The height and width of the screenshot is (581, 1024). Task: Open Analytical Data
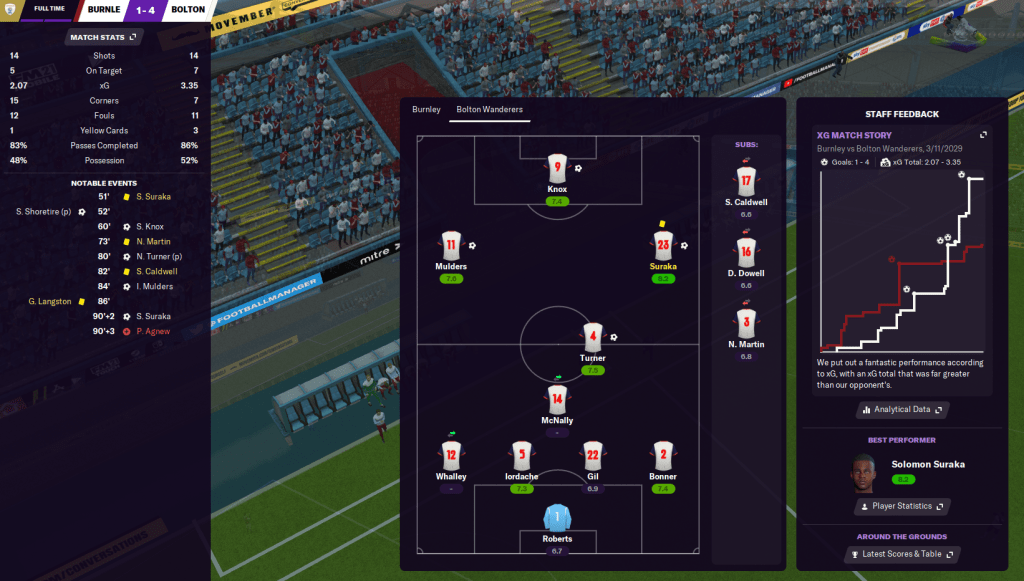902,409
